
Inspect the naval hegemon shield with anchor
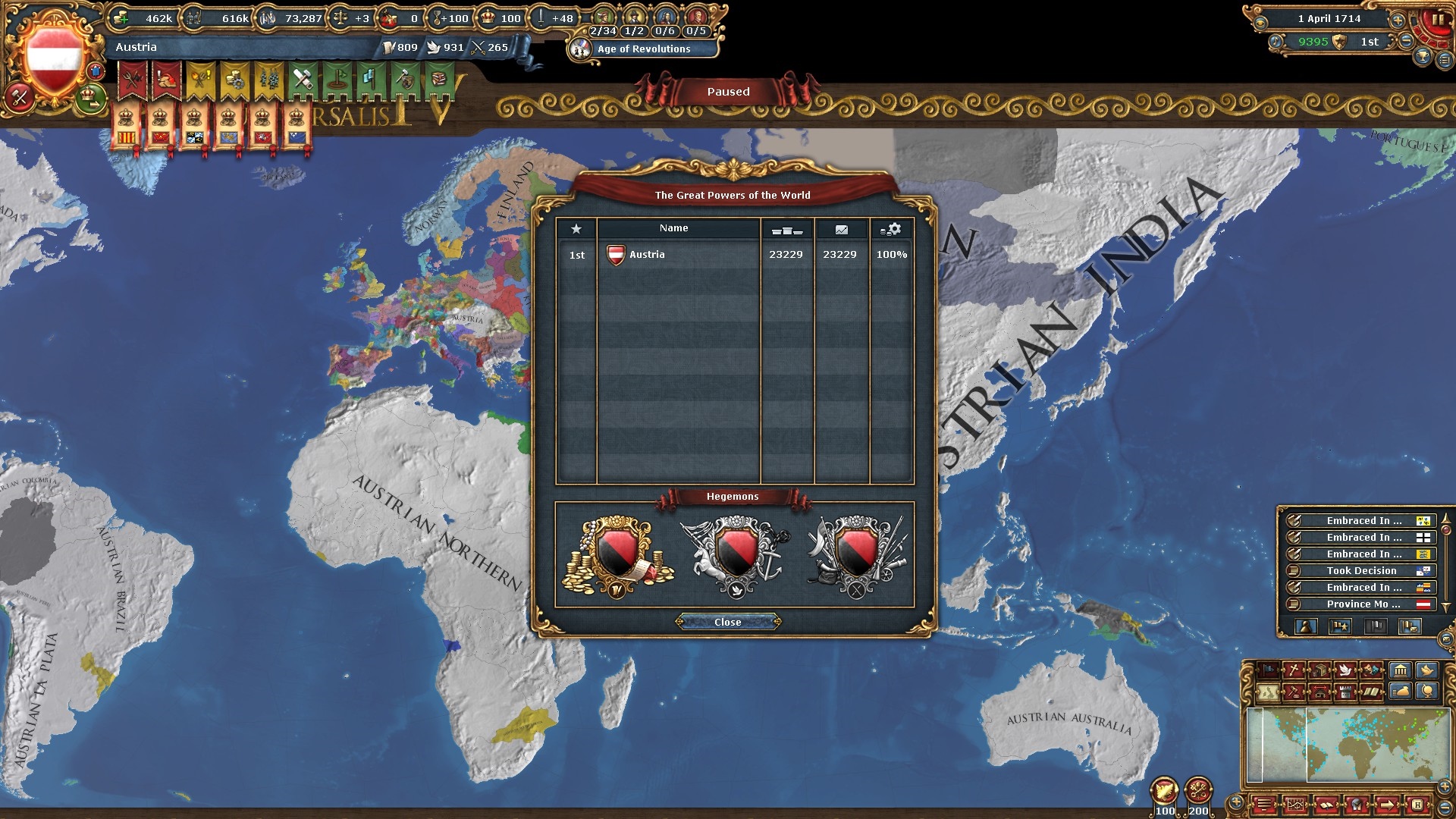click(736, 554)
